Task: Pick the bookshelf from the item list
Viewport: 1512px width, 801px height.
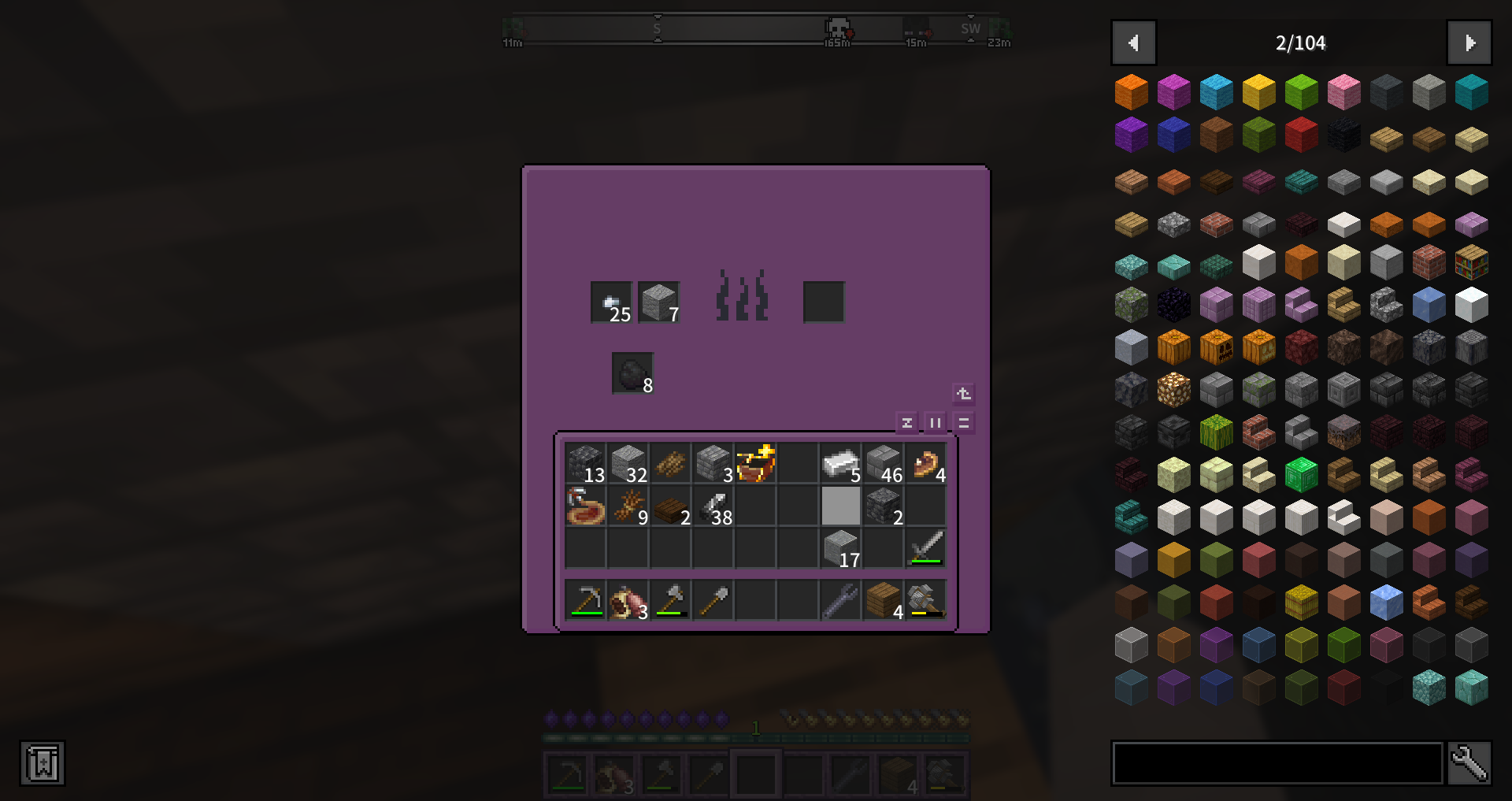Action: pyautogui.click(x=1471, y=262)
